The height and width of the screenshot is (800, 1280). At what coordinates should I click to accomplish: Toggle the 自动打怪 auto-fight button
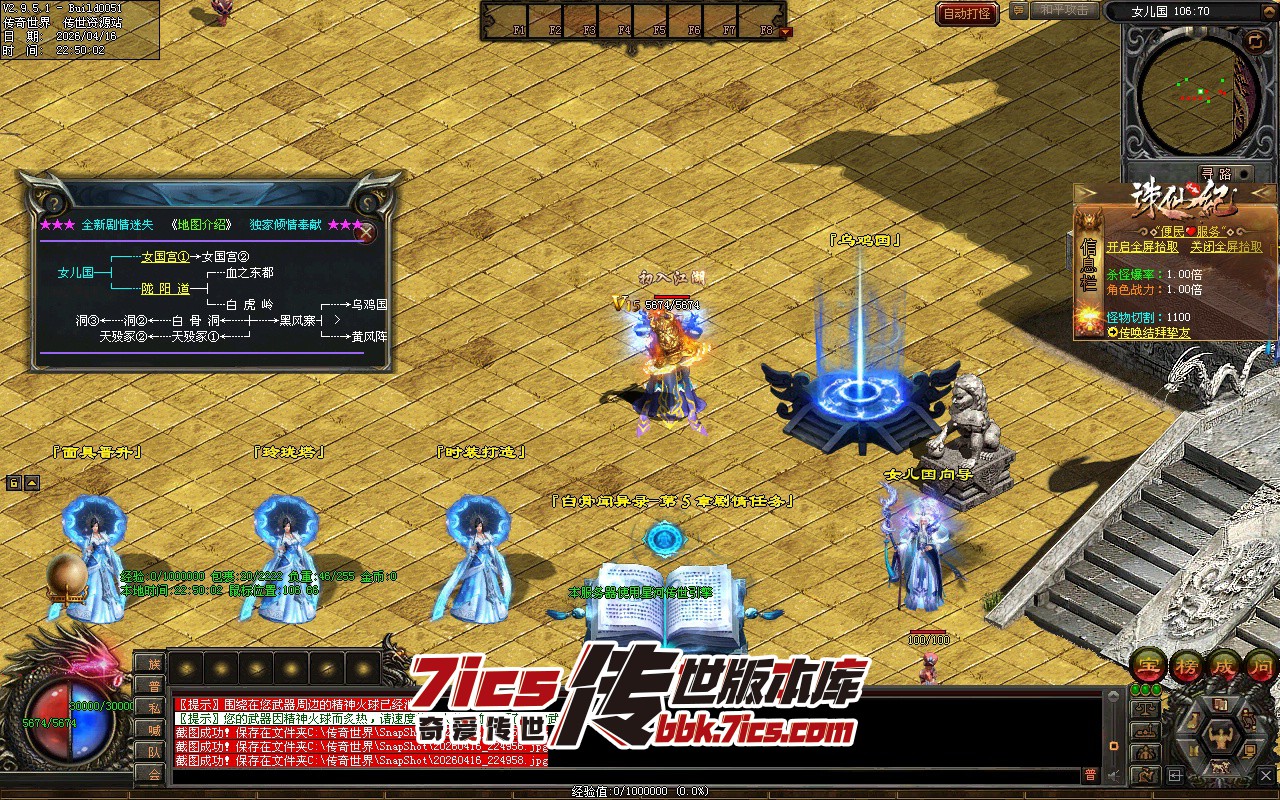tap(967, 14)
